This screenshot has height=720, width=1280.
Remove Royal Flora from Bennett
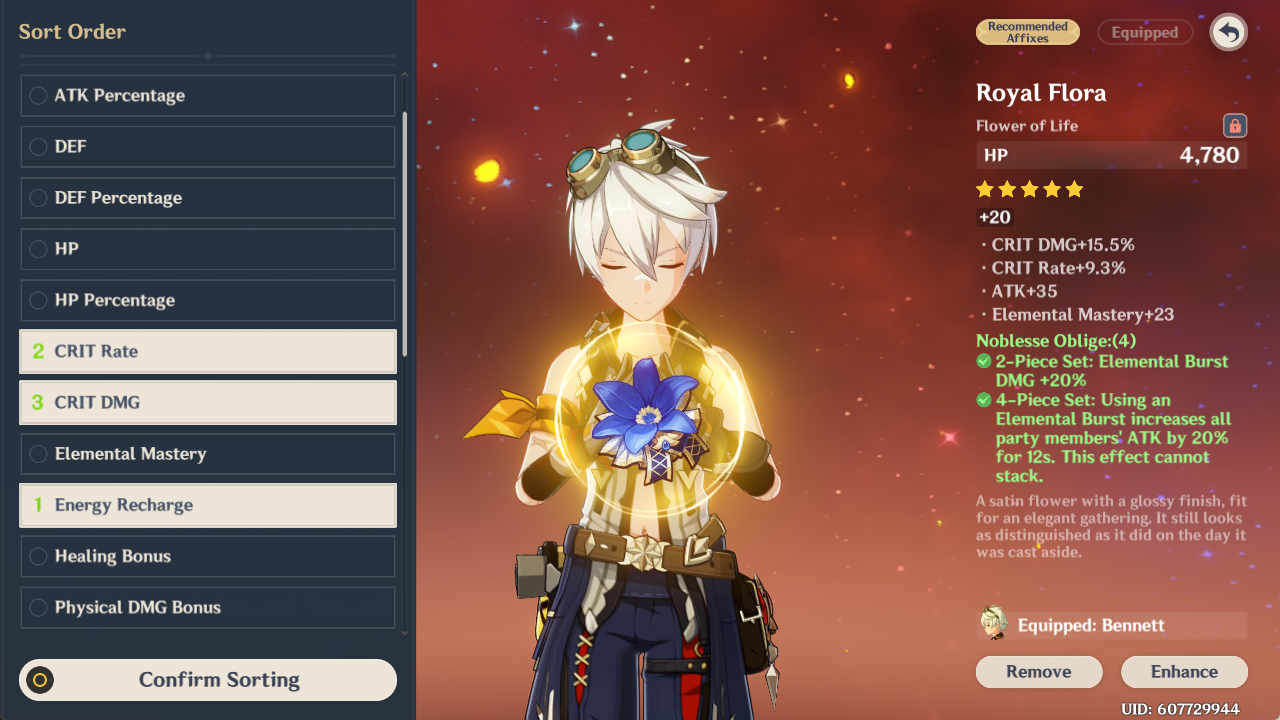1038,672
